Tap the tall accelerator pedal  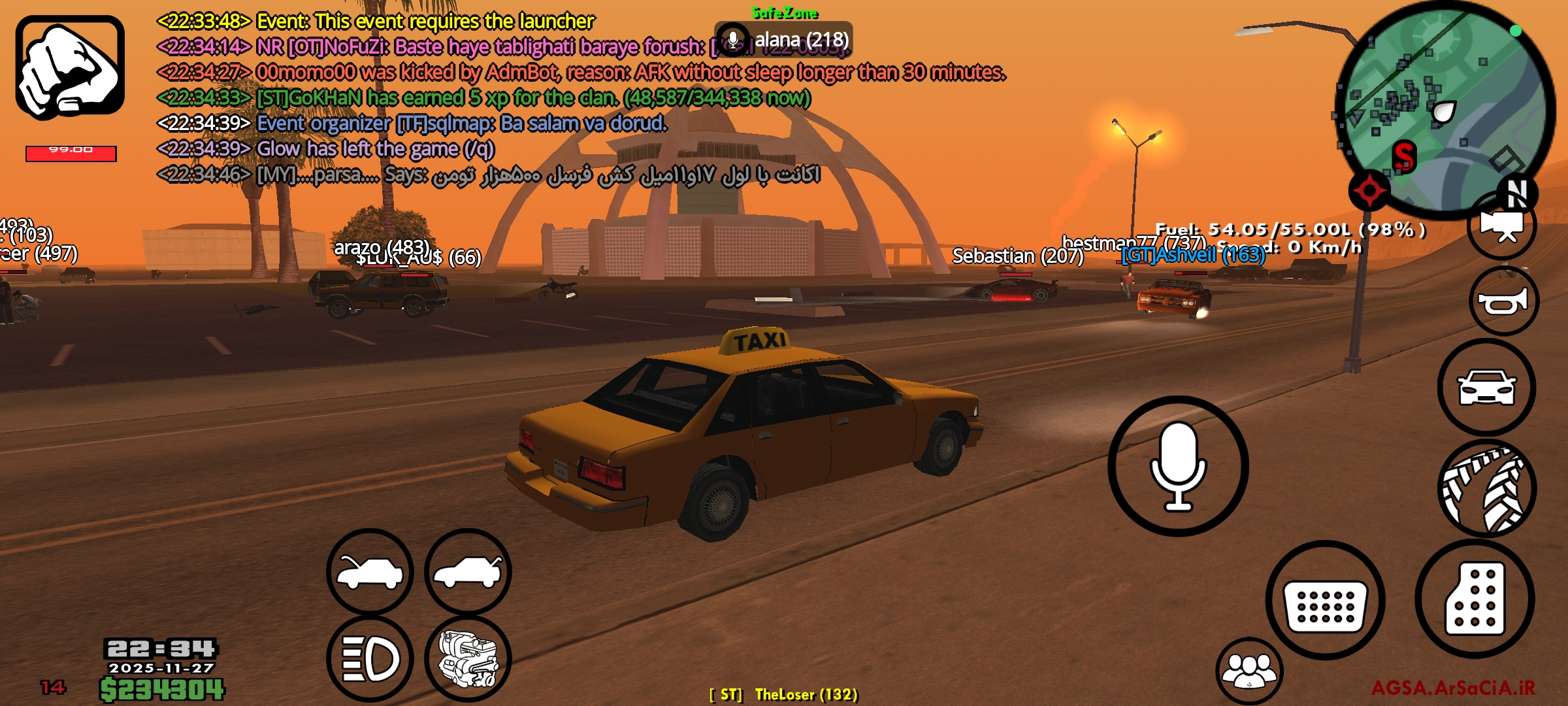coord(1475,599)
